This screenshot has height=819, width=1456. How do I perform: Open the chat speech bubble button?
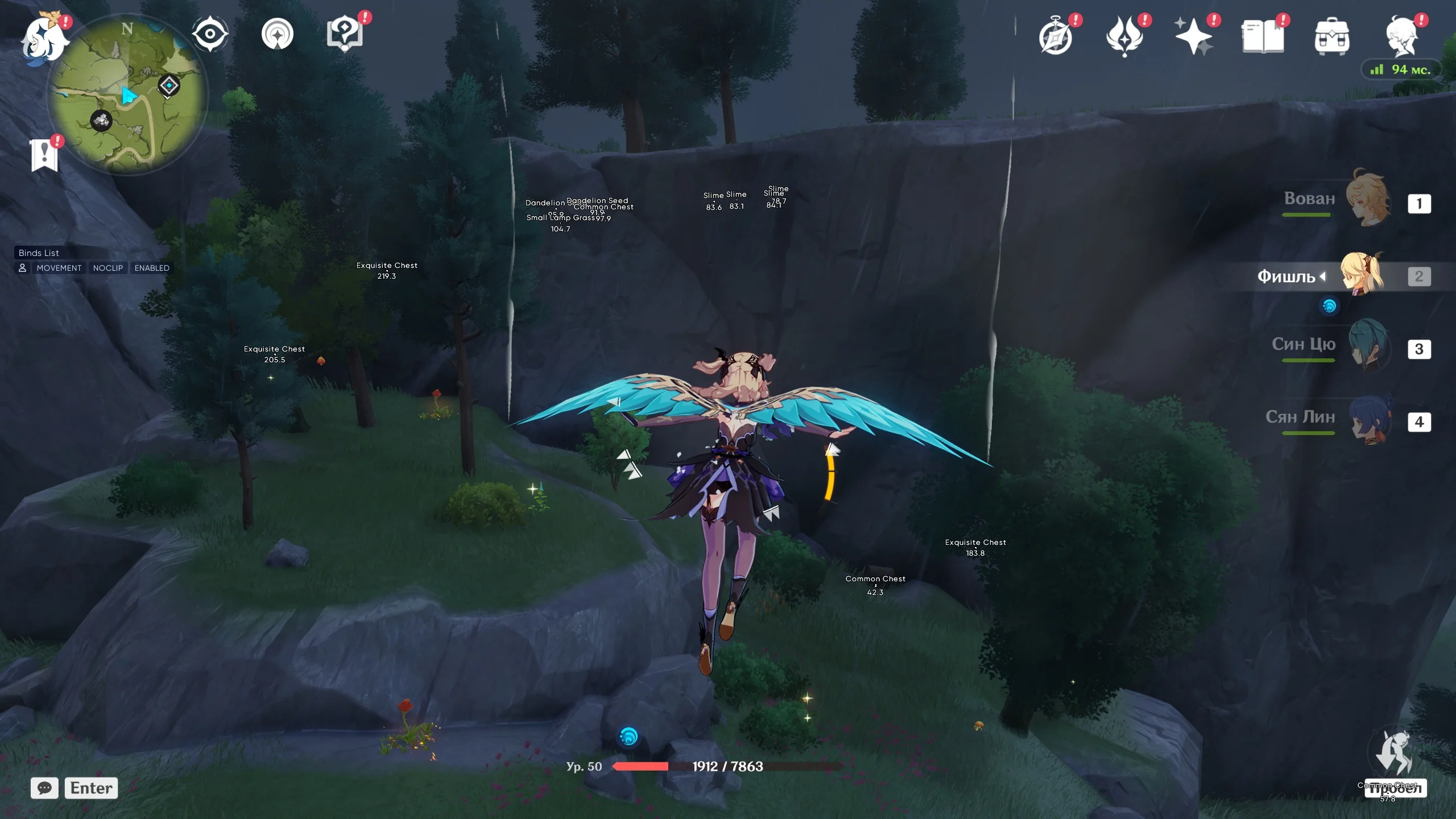tap(44, 788)
